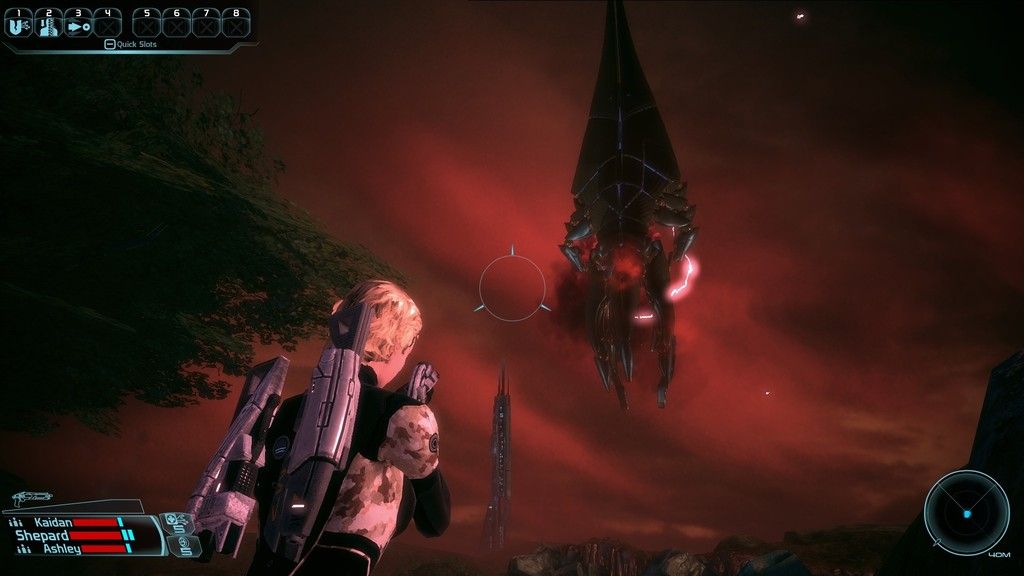Open the circular radar minimap
Screen dimensions: 1024x576
point(966,513)
